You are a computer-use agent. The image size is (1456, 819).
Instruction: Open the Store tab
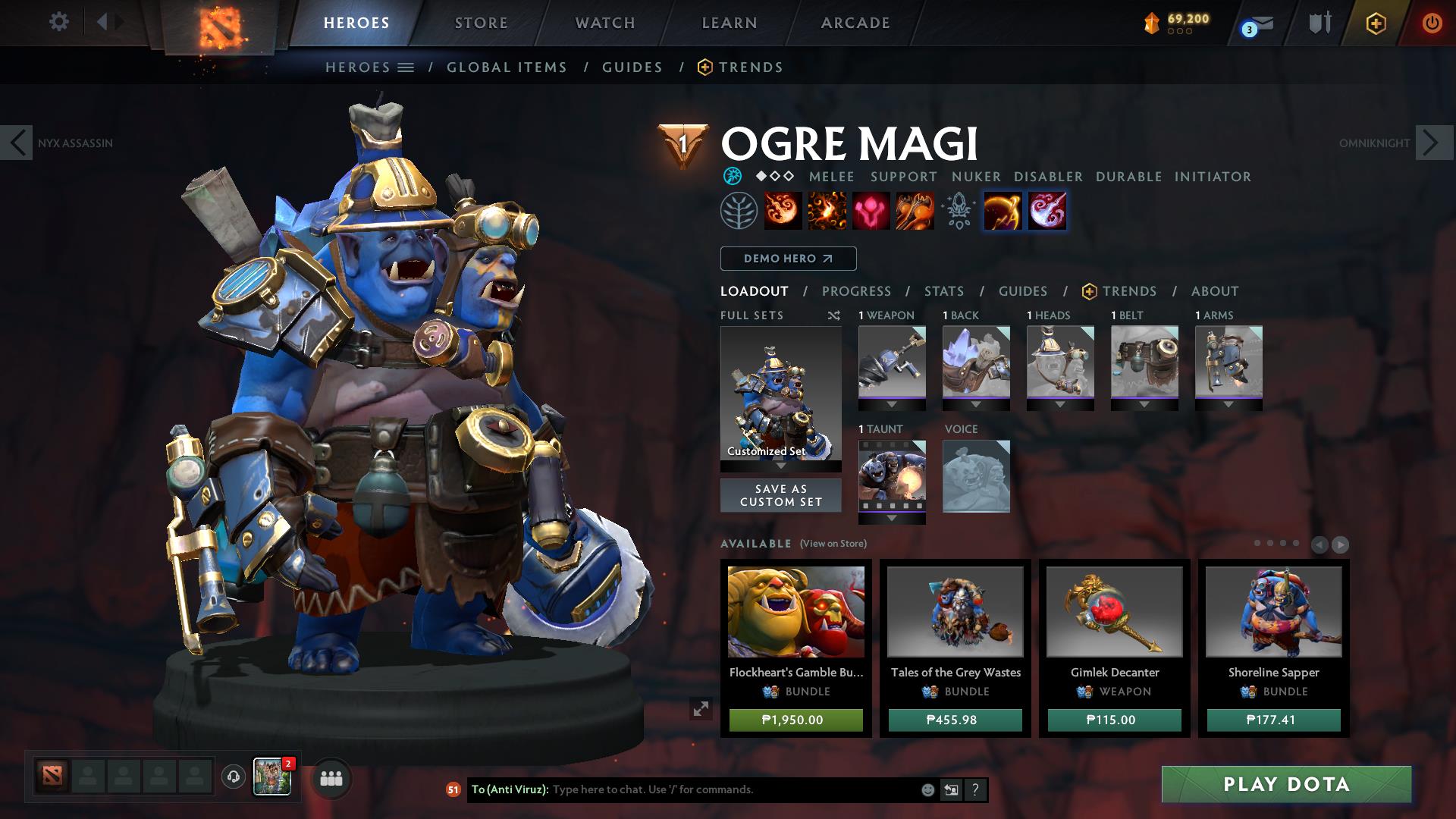pyautogui.click(x=482, y=23)
